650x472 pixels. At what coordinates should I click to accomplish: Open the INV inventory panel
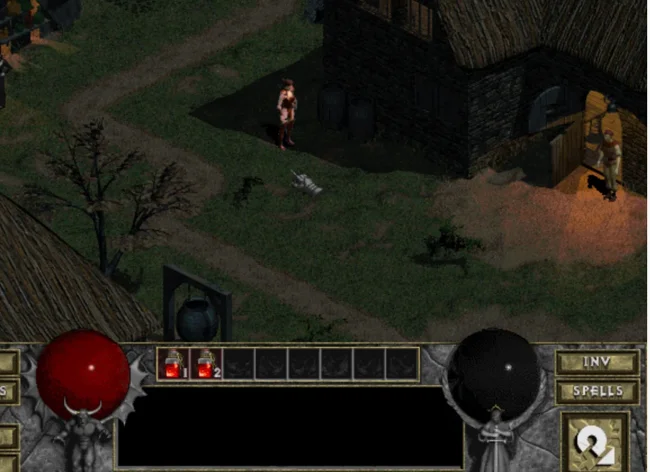pyautogui.click(x=597, y=362)
